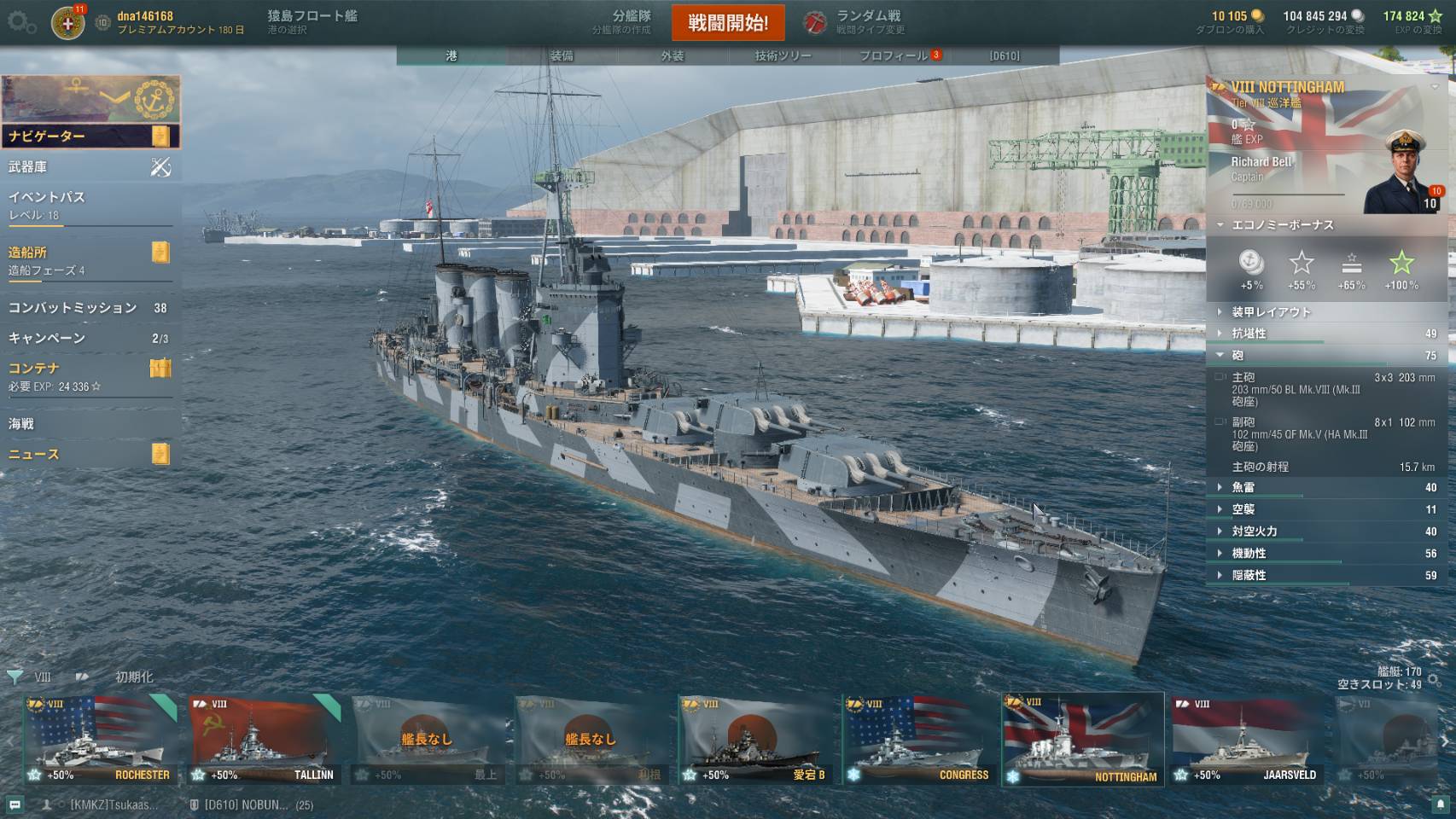
Task: Open the 武器庫 armory
Action: (x=90, y=167)
